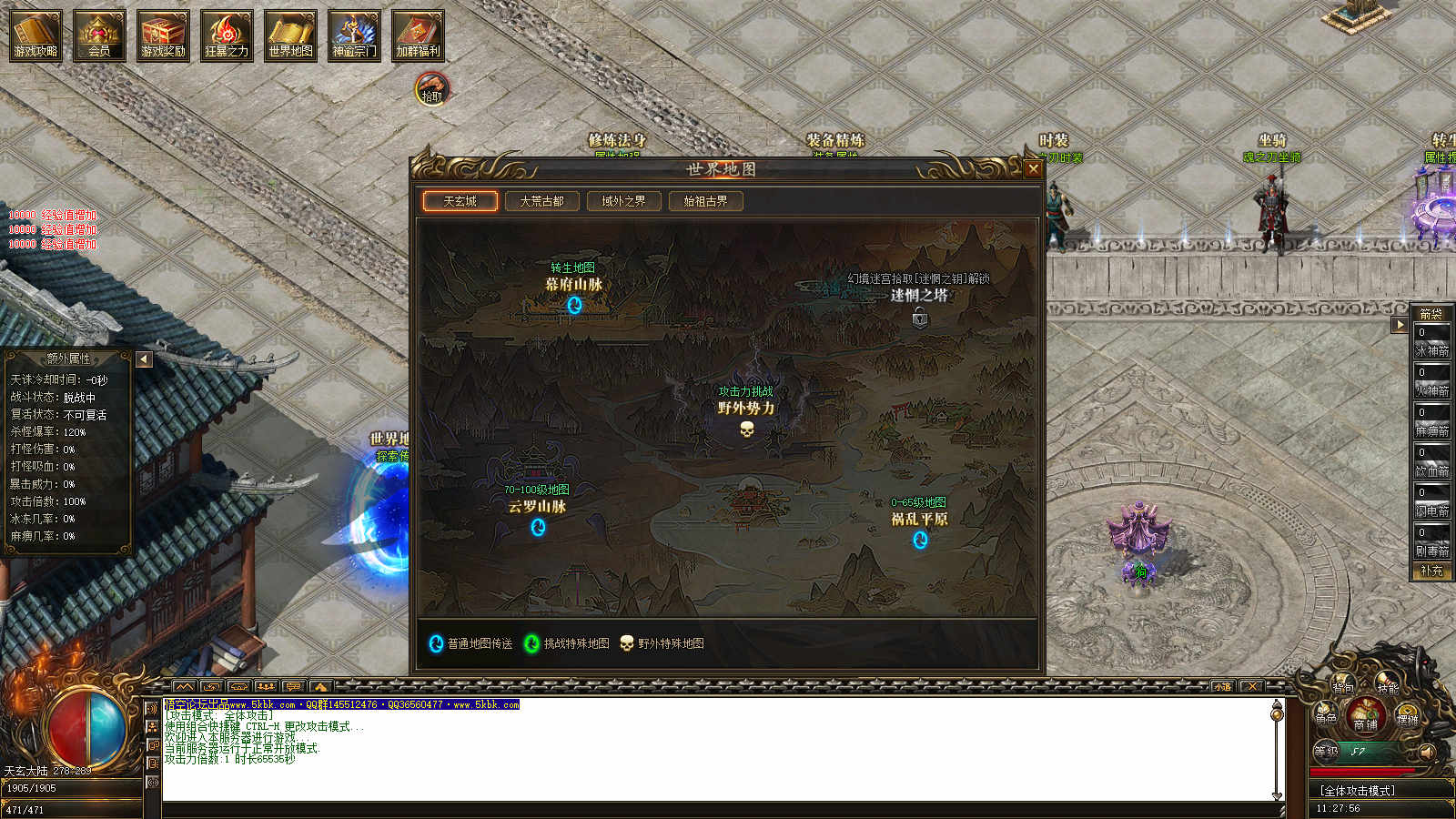Switch to the 大荒古都 map tab
The height and width of the screenshot is (819, 1456).
tap(541, 201)
